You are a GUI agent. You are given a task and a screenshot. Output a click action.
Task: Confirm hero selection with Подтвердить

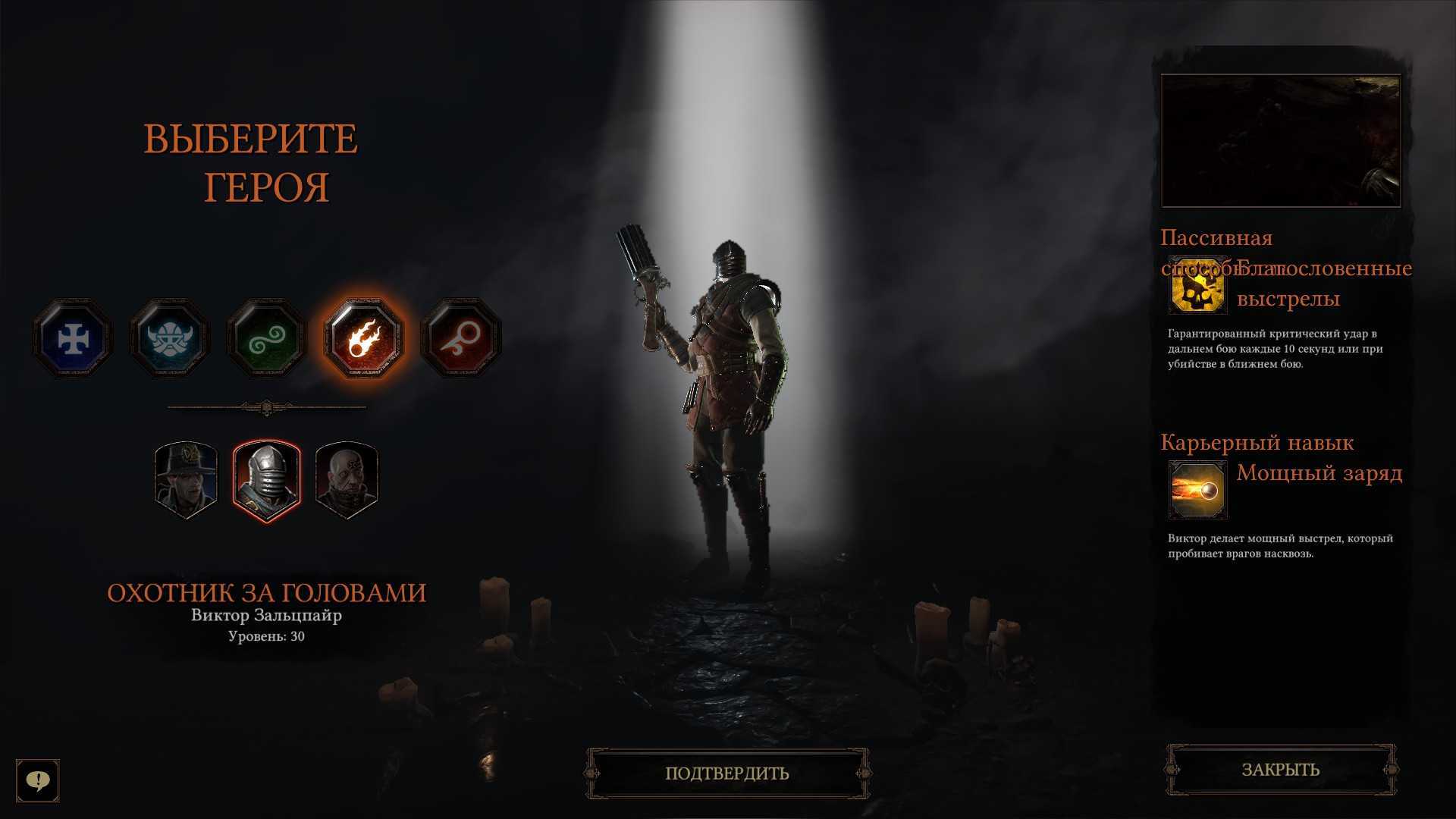tap(727, 773)
